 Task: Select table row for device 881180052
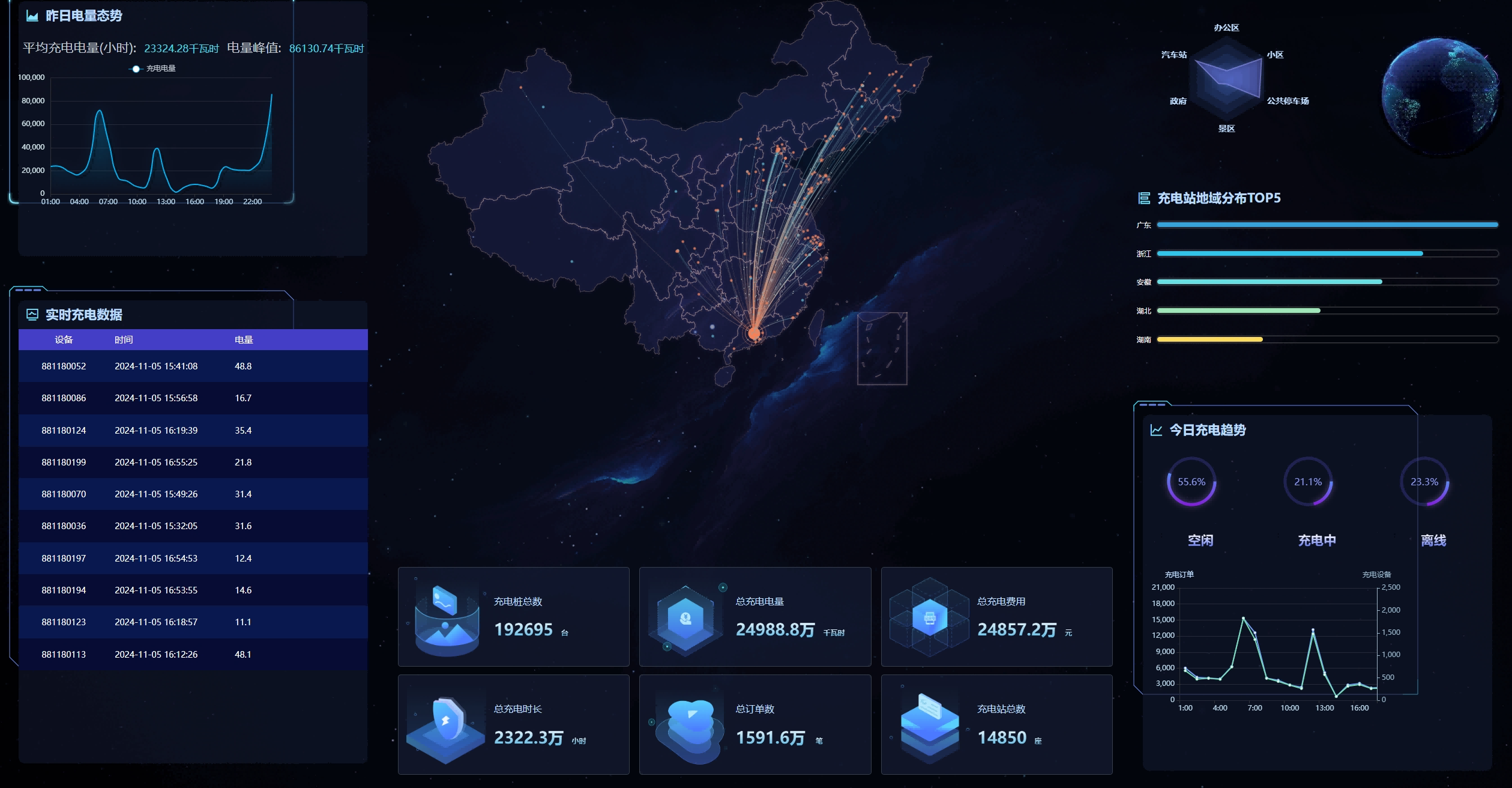point(193,366)
